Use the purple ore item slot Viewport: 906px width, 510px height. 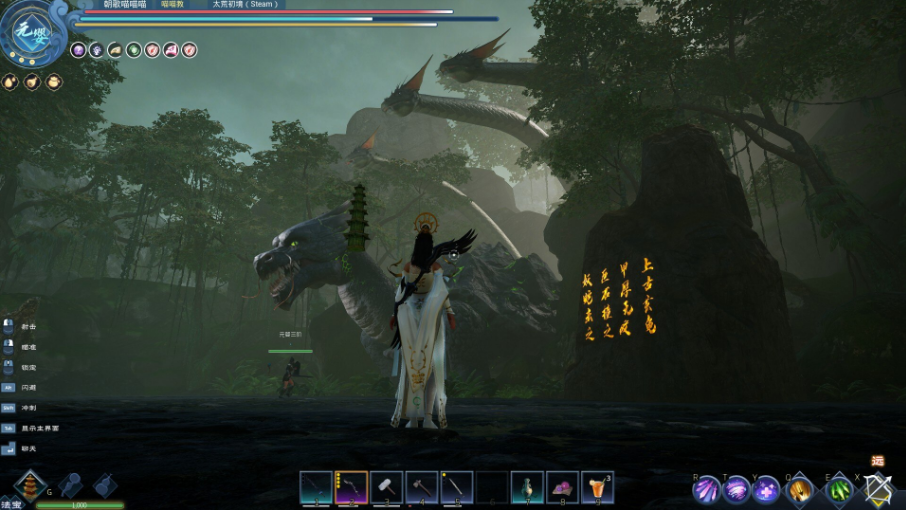(562, 487)
